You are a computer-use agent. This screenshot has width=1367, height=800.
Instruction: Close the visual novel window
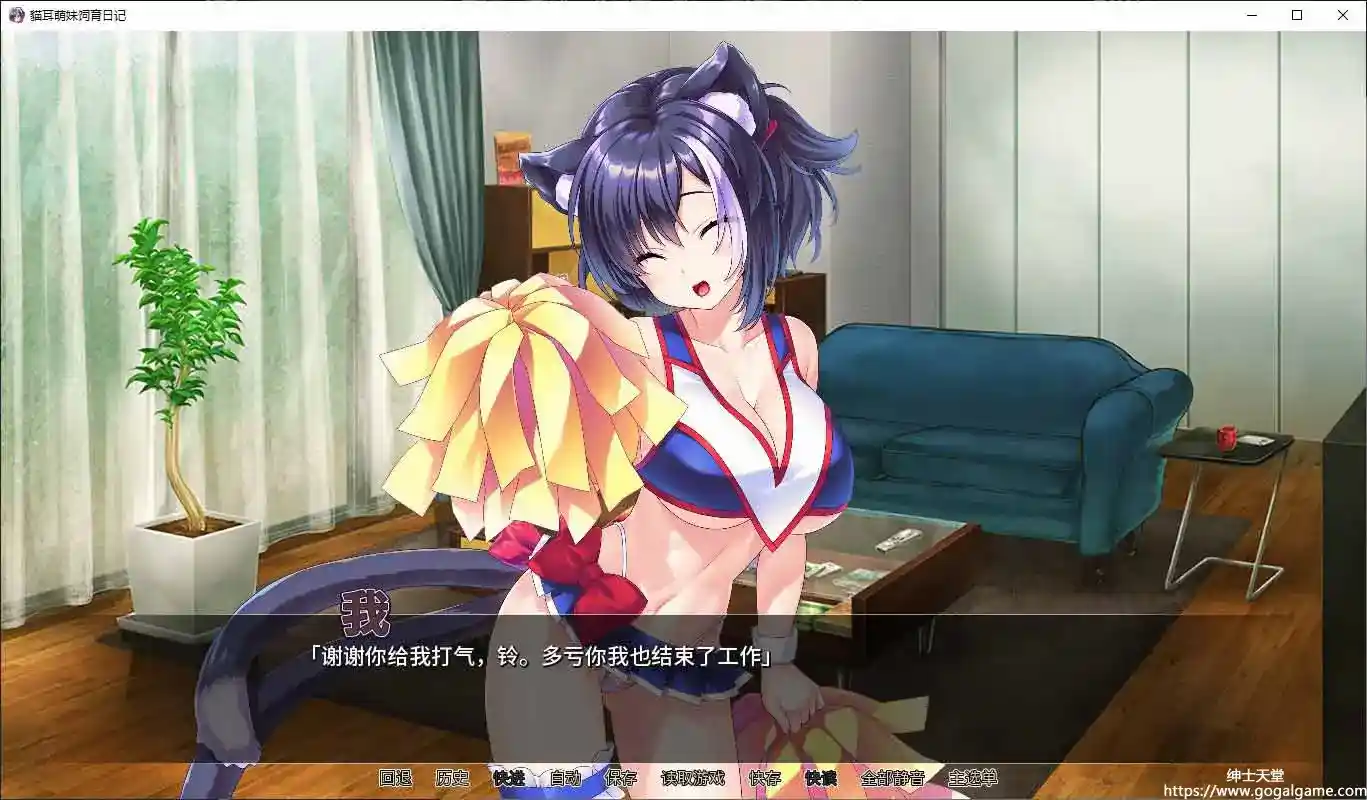point(1342,15)
